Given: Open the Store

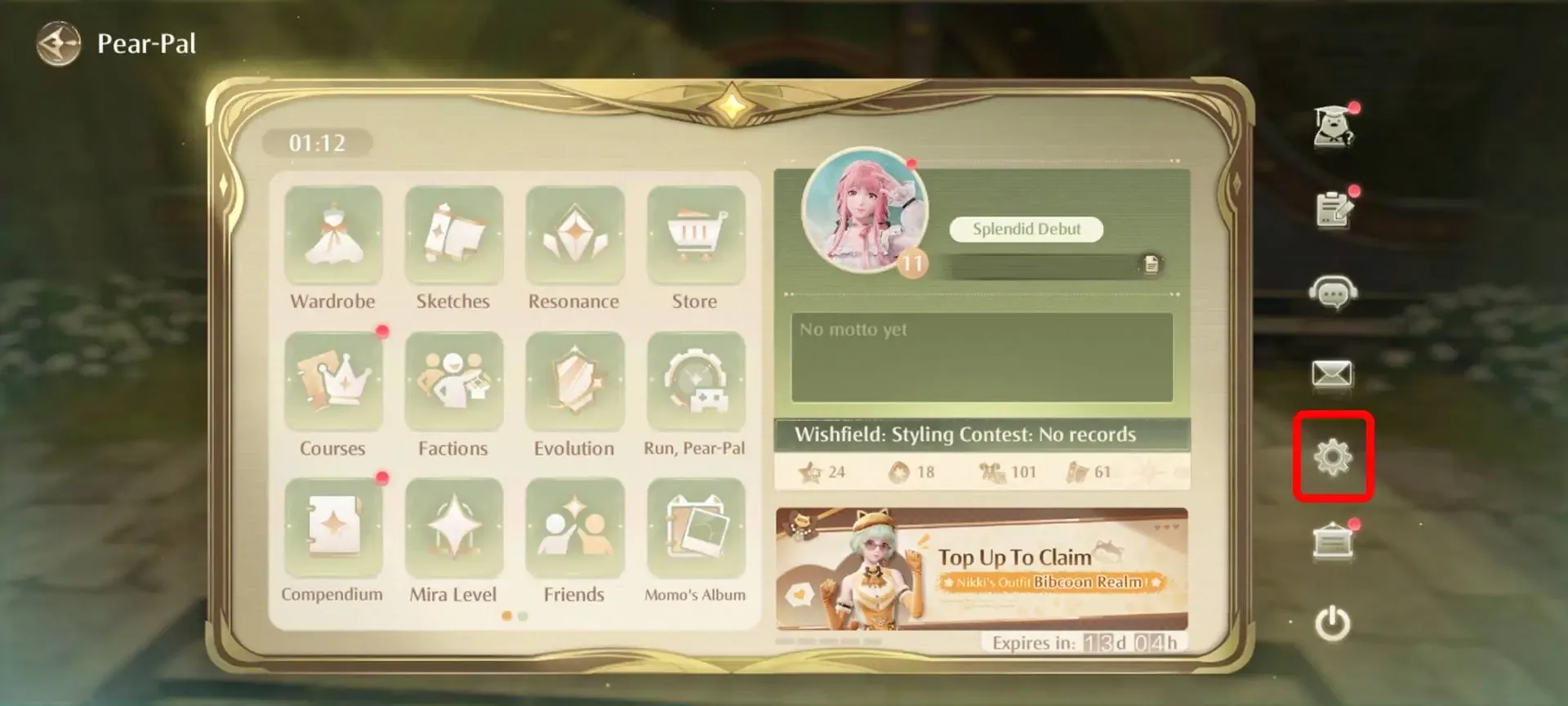Looking at the screenshot, I should 695,235.
